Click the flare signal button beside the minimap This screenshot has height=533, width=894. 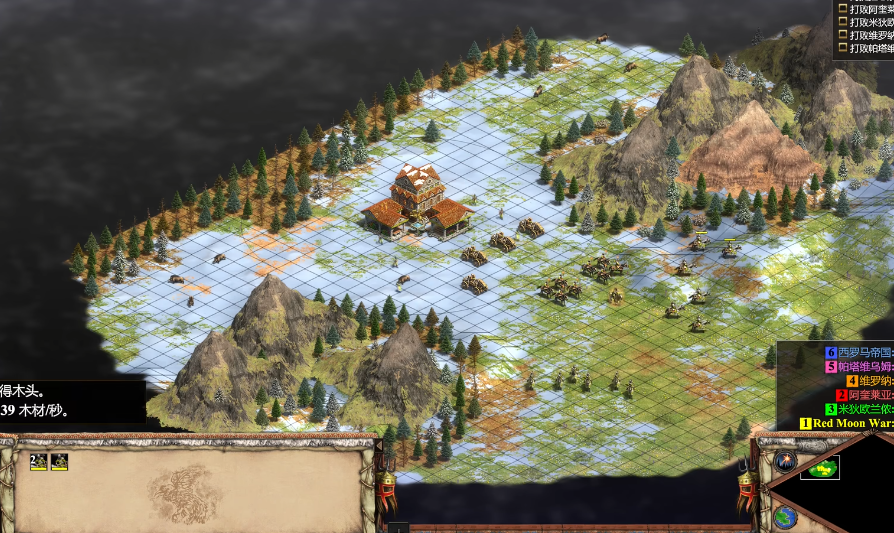(784, 462)
